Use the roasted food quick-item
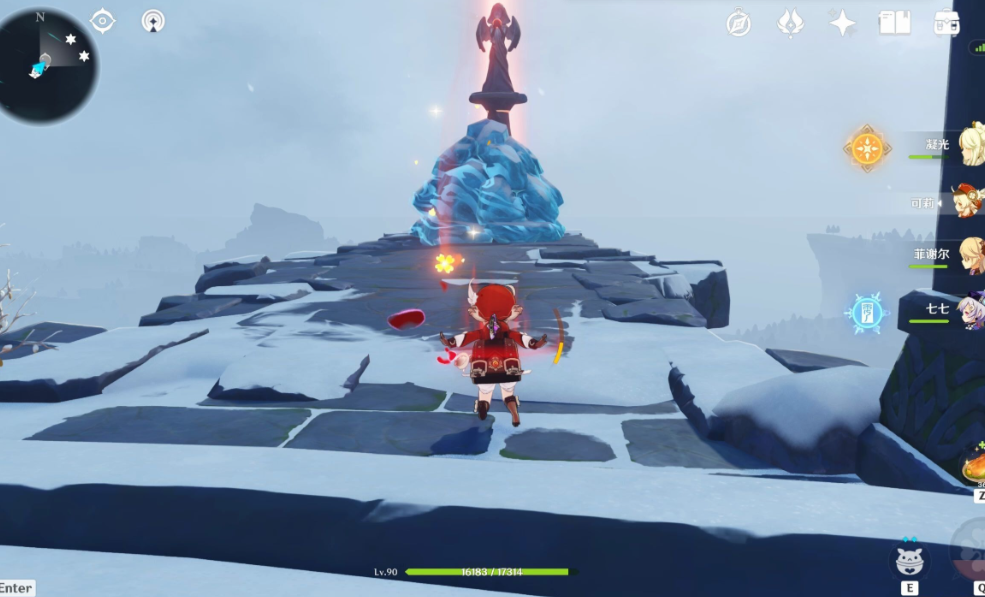This screenshot has width=985, height=597. coord(974,467)
